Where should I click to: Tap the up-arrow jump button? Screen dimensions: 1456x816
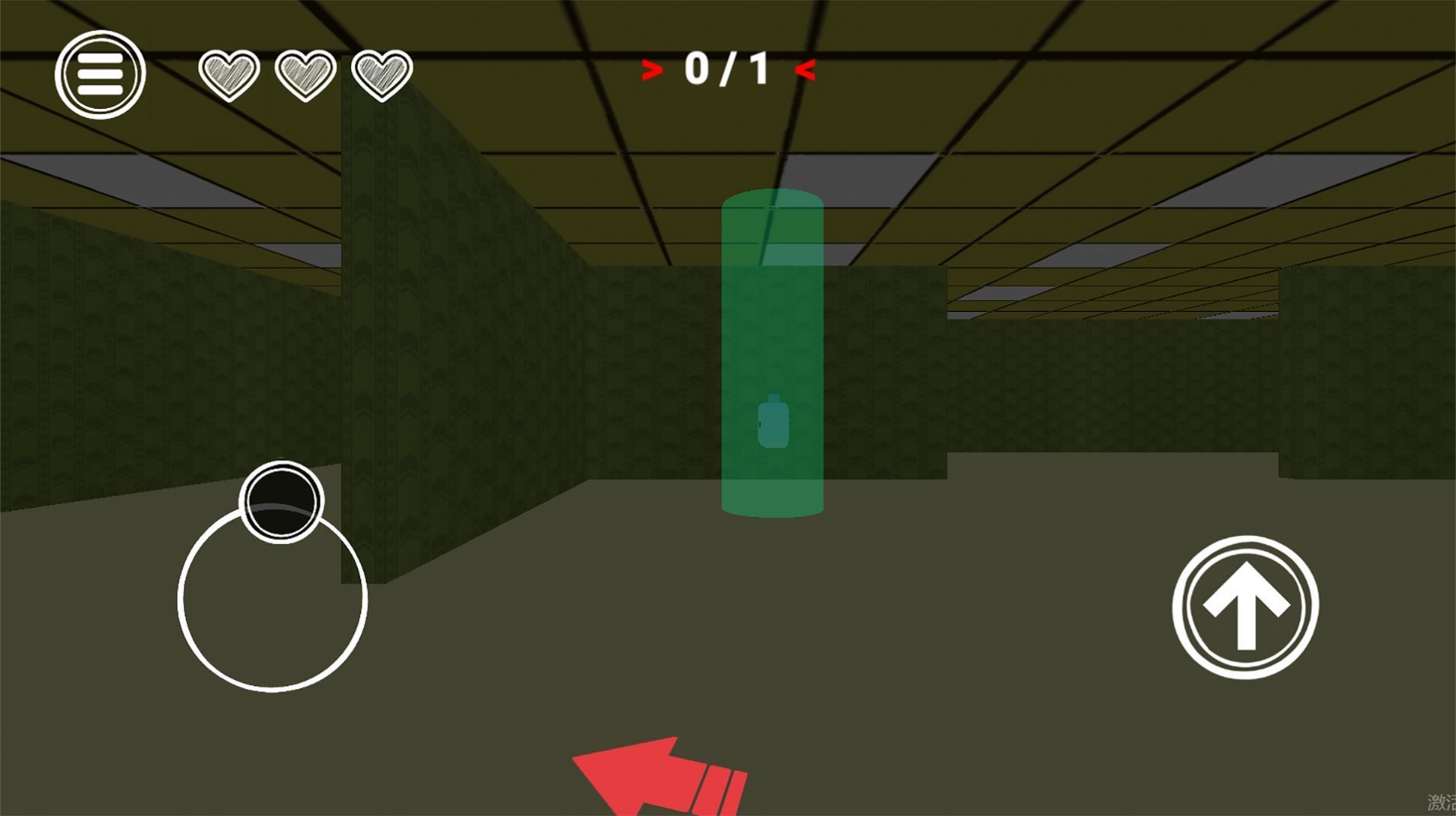[1245, 607]
